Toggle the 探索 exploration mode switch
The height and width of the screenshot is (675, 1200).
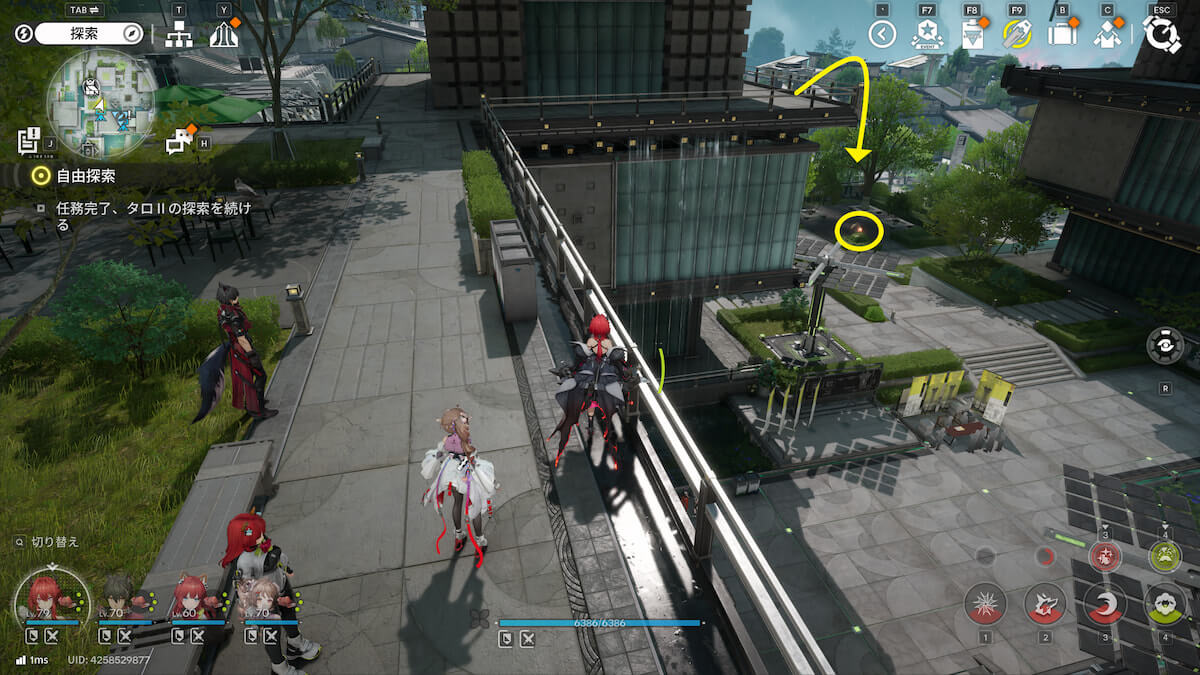point(90,34)
